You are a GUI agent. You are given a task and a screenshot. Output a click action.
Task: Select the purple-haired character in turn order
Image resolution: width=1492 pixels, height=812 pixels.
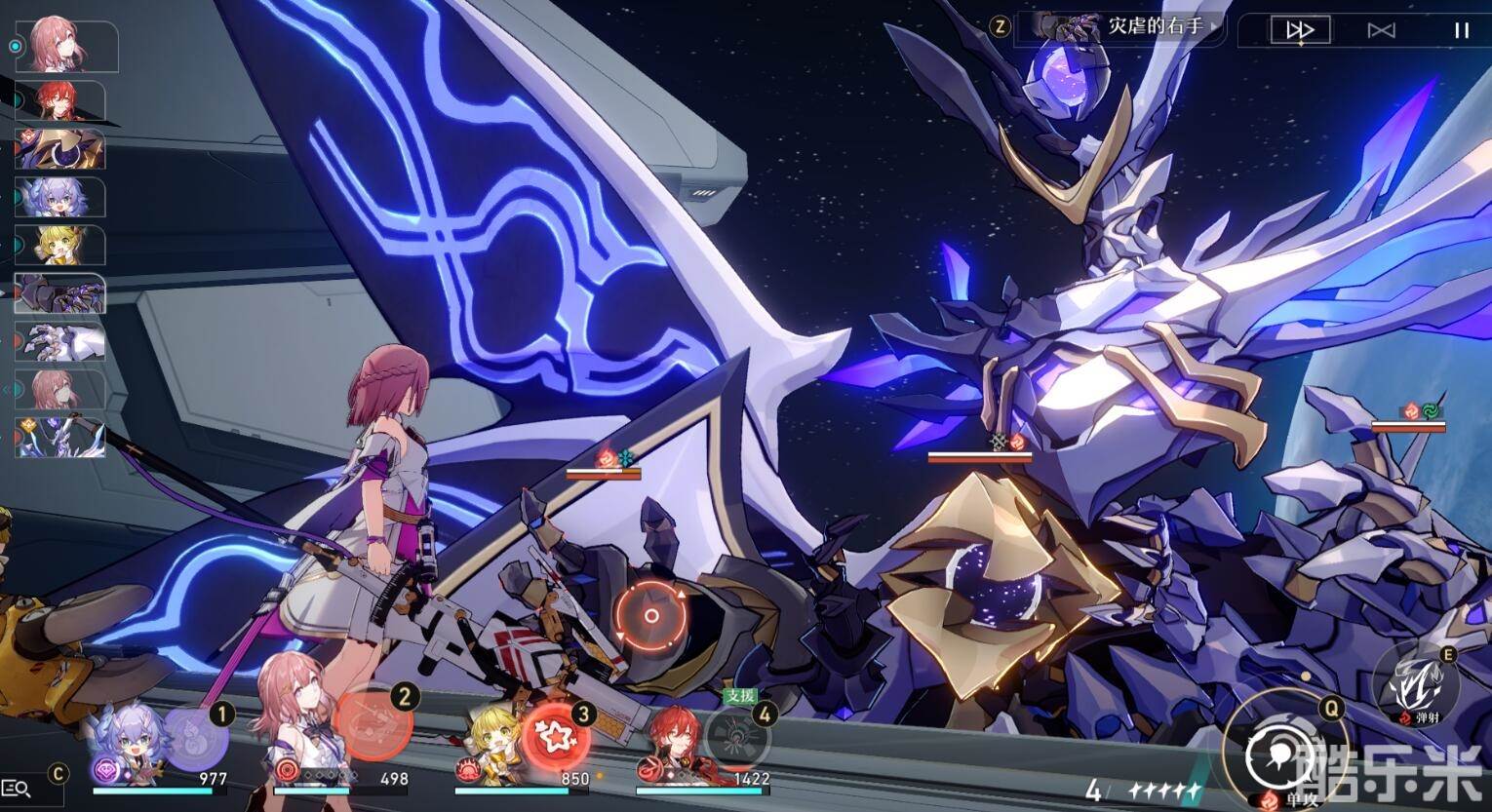(60, 197)
